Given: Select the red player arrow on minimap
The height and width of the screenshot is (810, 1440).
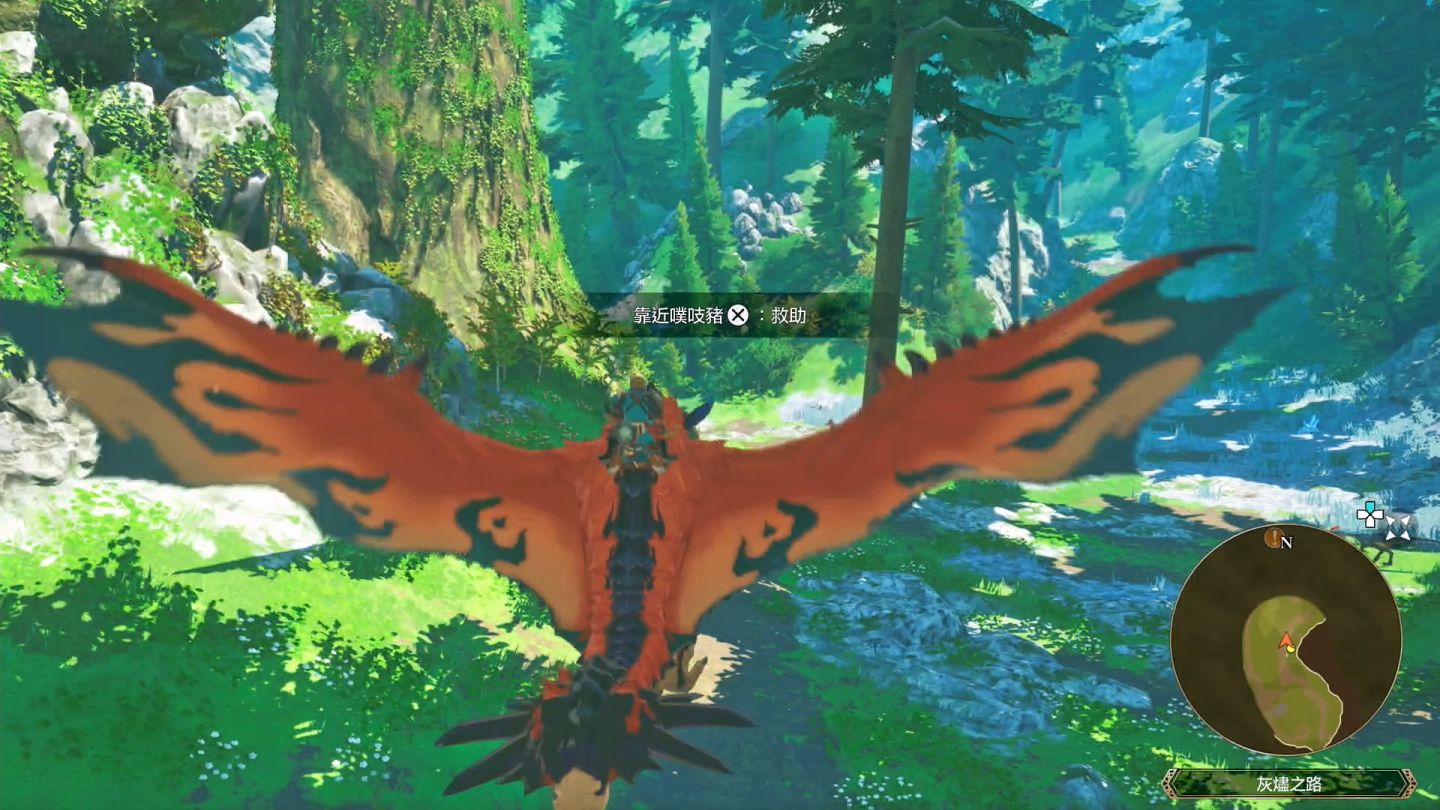Looking at the screenshot, I should (1285, 638).
